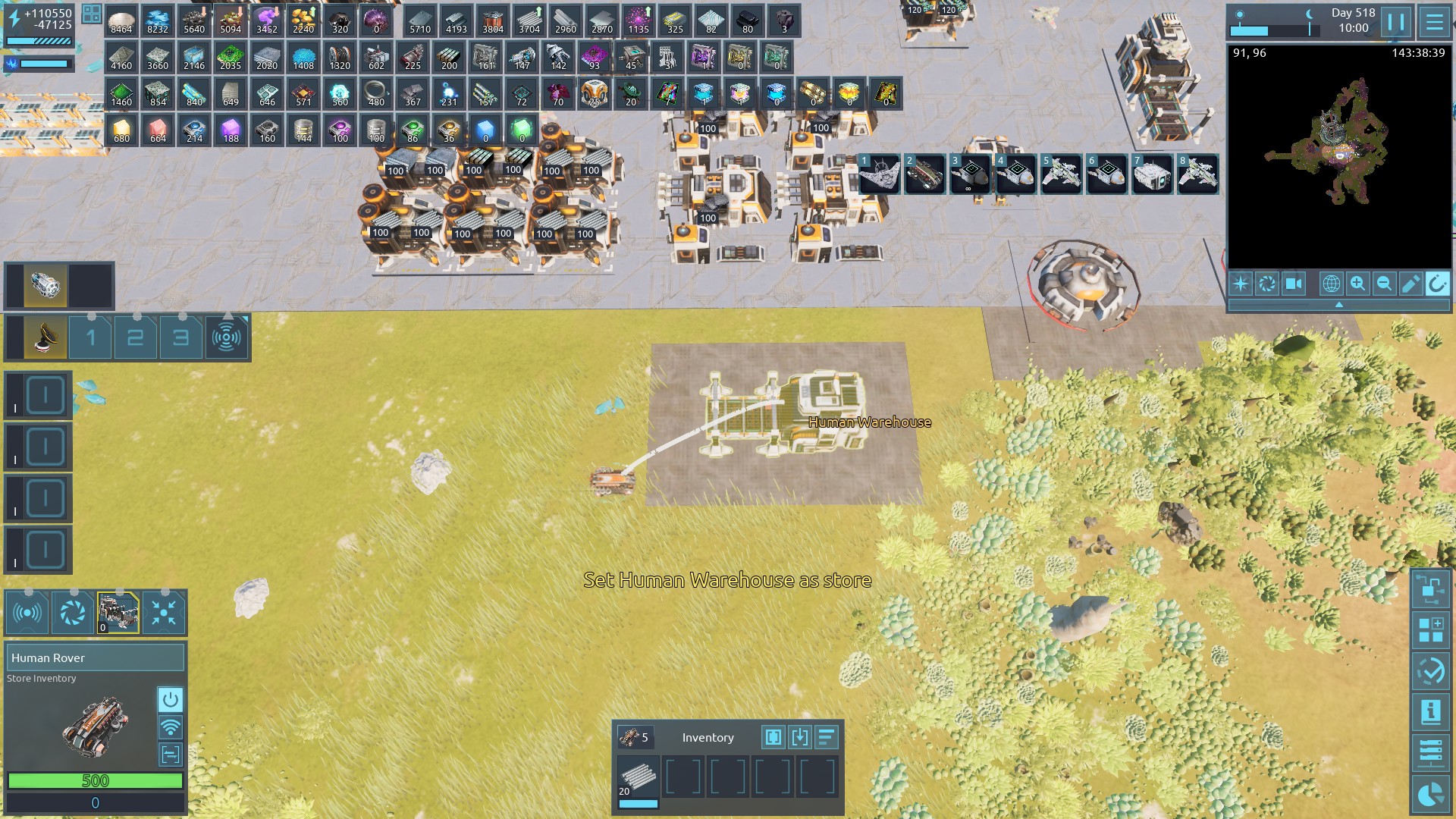Viewport: 1456px width, 819px height.
Task: Open the info book panel on right sidebar
Action: pos(1430,711)
